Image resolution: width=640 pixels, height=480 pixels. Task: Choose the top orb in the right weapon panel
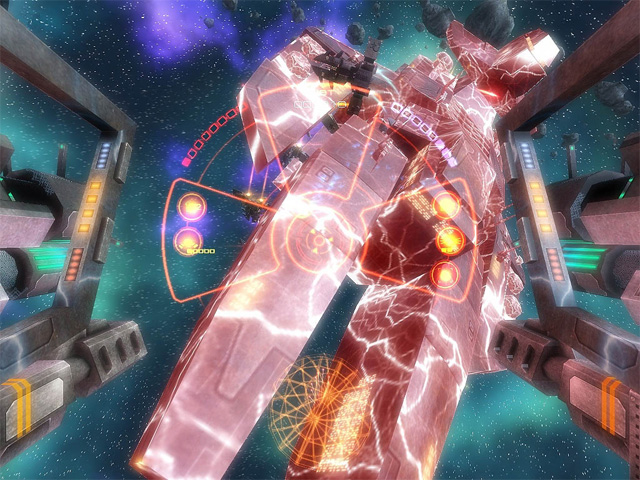(x=447, y=206)
